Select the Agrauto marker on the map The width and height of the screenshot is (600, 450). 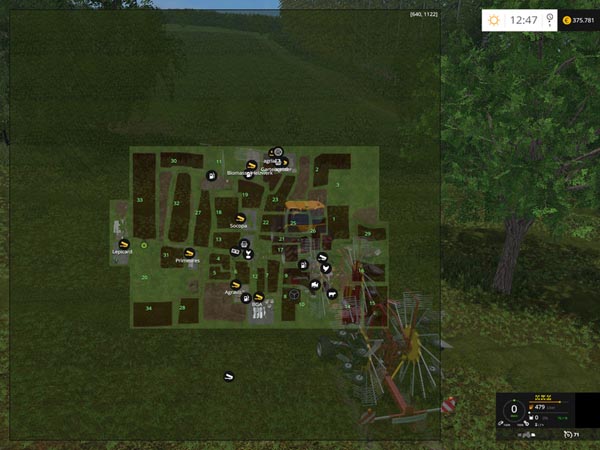[x=235, y=285]
